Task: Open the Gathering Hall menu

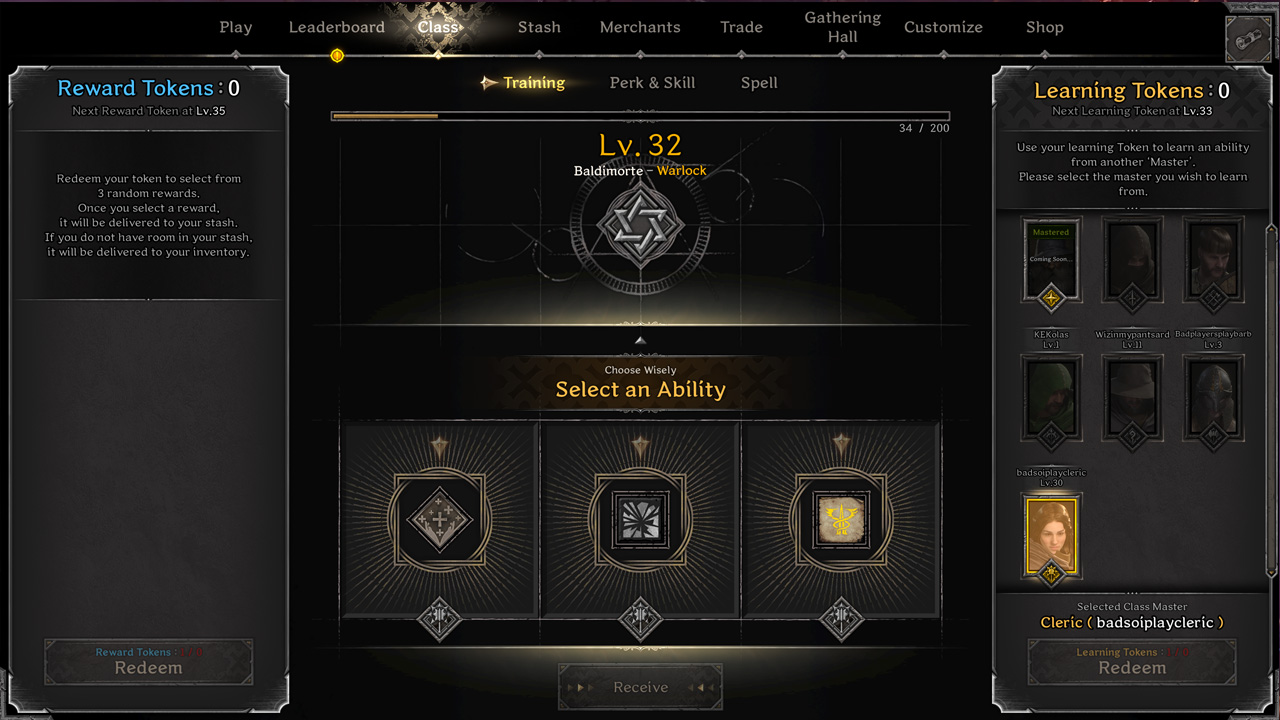Action: (x=842, y=26)
